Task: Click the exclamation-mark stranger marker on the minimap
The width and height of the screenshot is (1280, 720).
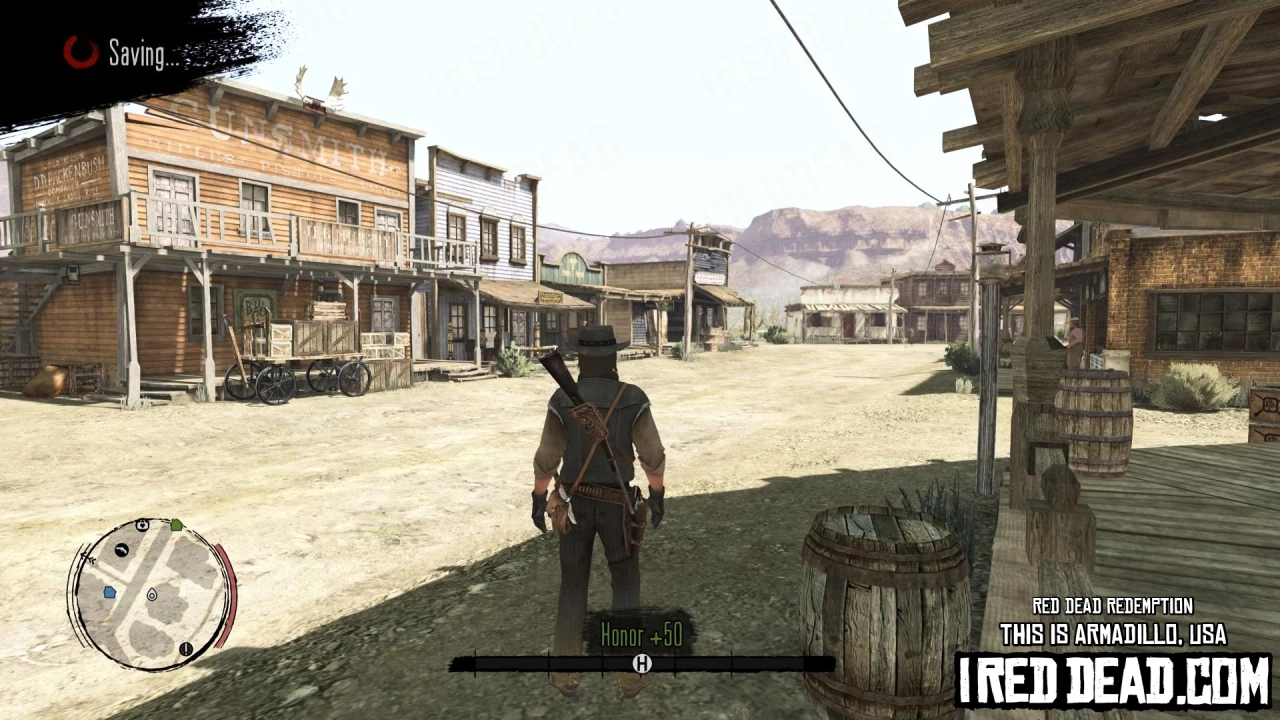Action: coord(185,650)
